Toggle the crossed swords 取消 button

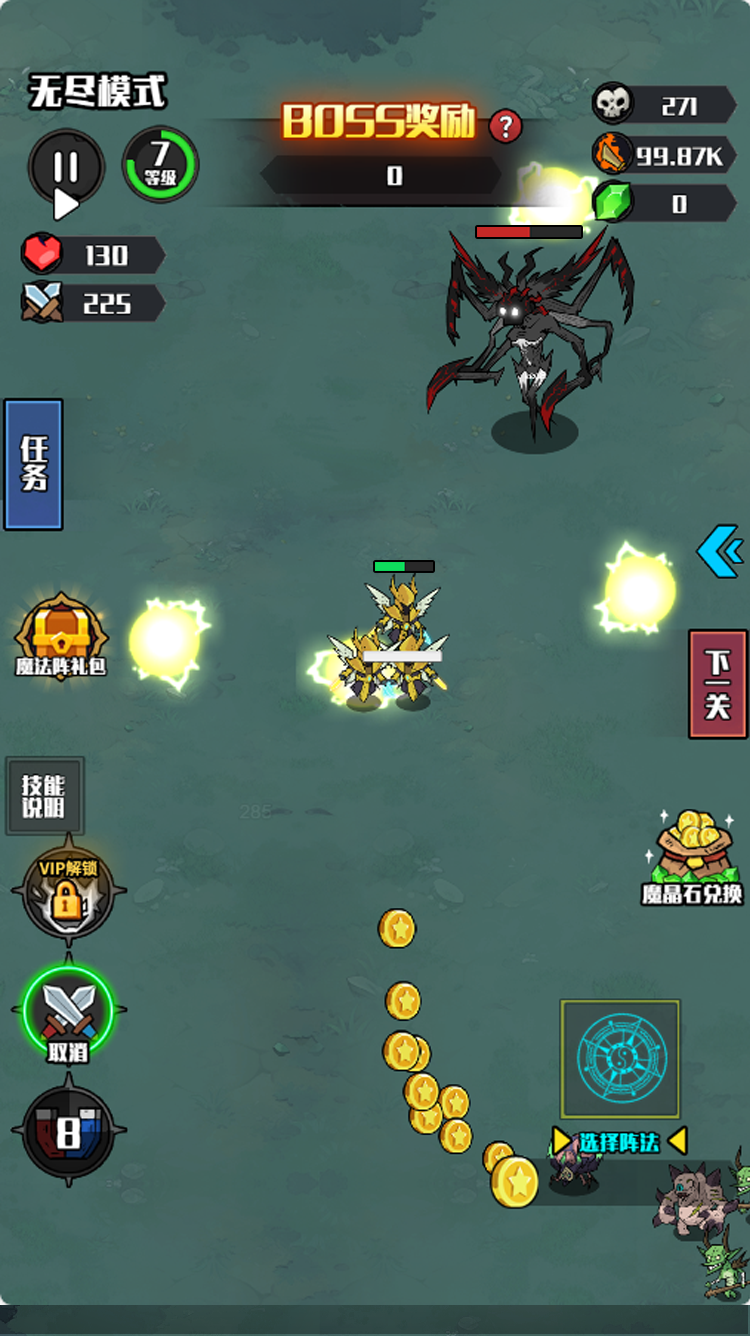click(68, 1012)
